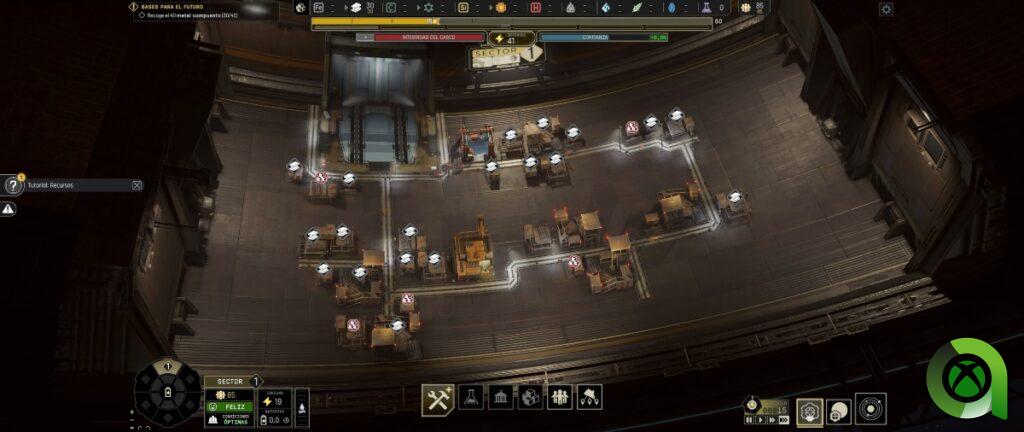Open the research flask menu
The height and width of the screenshot is (432, 1024).
[x=471, y=397]
